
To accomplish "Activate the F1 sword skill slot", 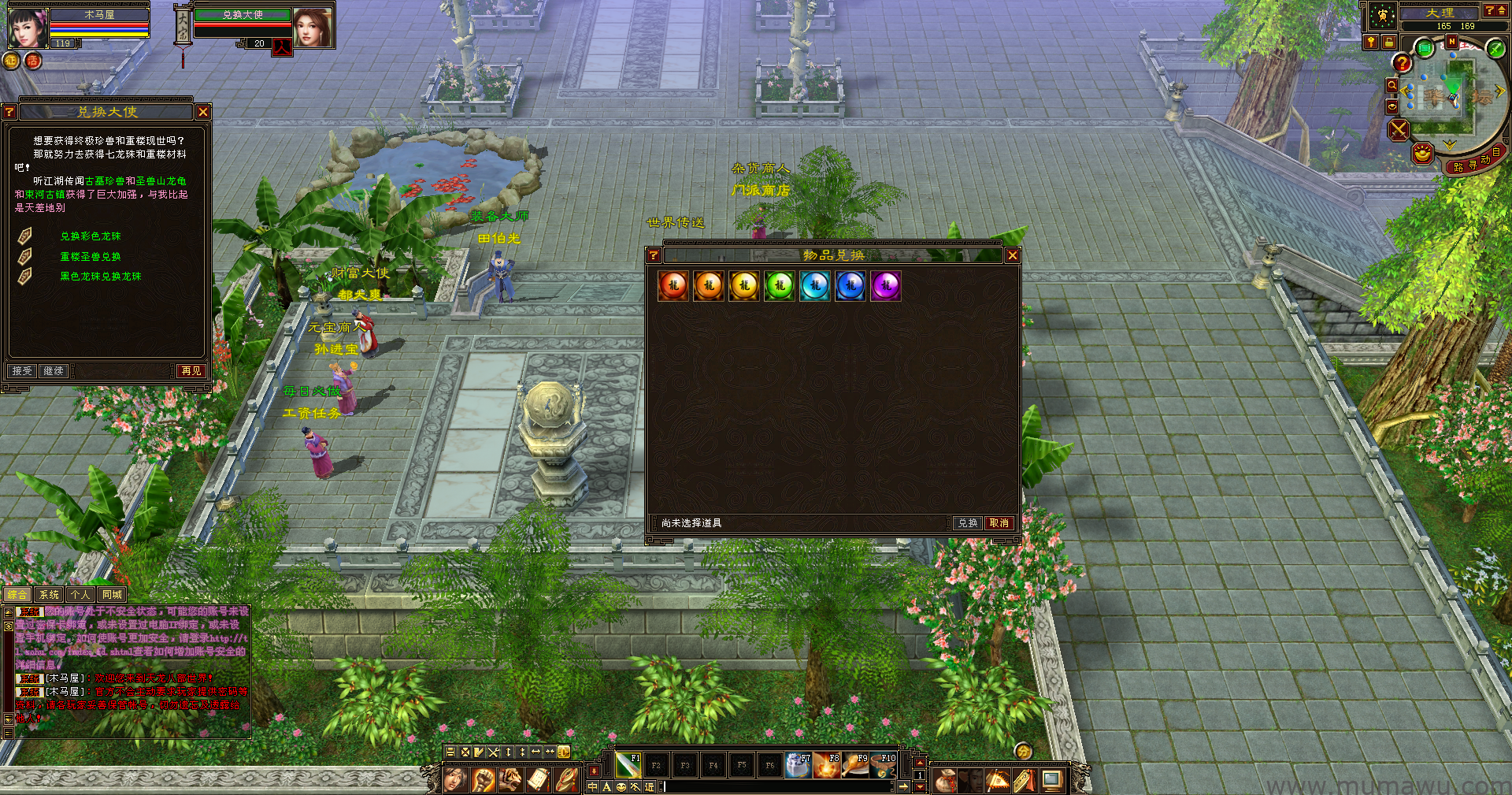I will 628,764.
